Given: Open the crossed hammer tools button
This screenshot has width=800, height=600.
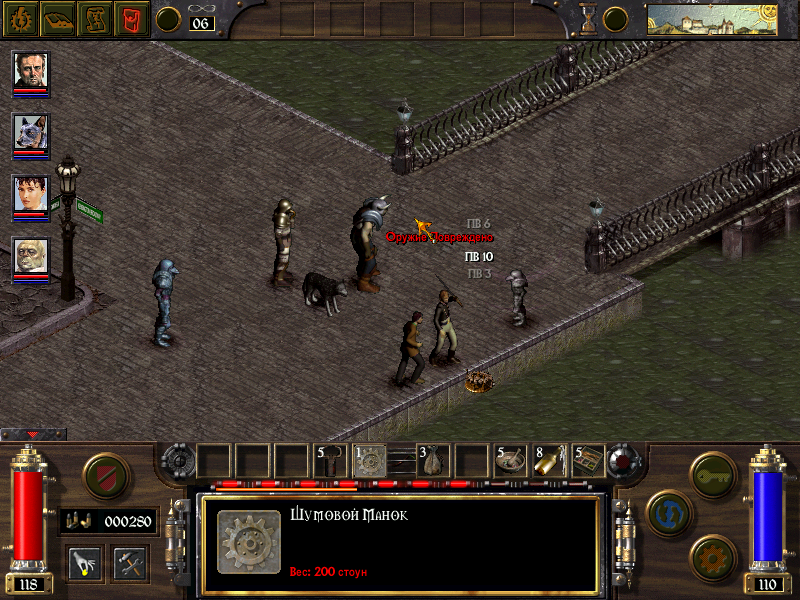Looking at the screenshot, I should coord(129,562).
